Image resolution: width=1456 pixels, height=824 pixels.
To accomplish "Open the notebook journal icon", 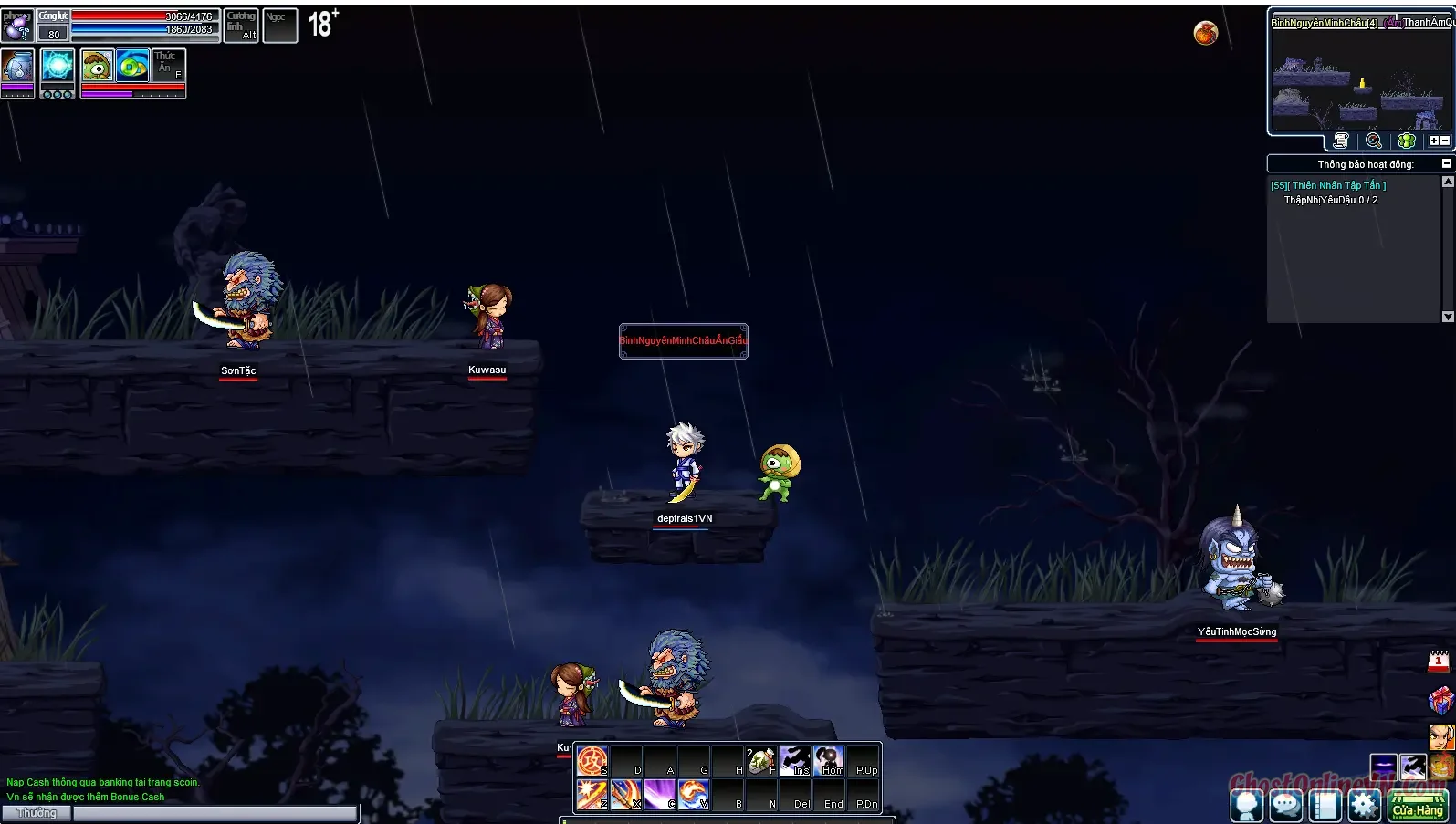I will coord(1325,806).
